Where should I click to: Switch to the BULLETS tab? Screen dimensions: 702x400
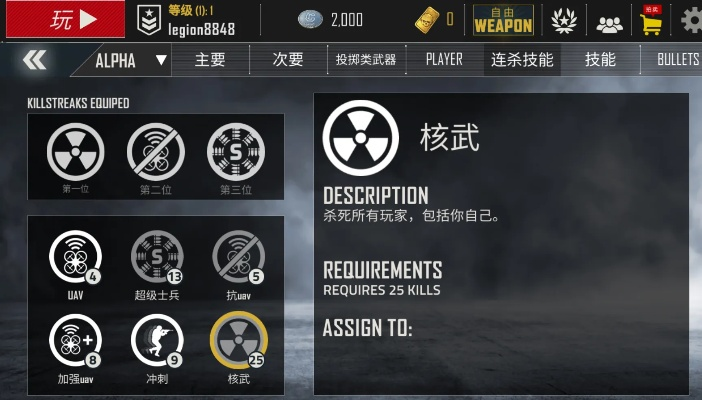(677, 60)
